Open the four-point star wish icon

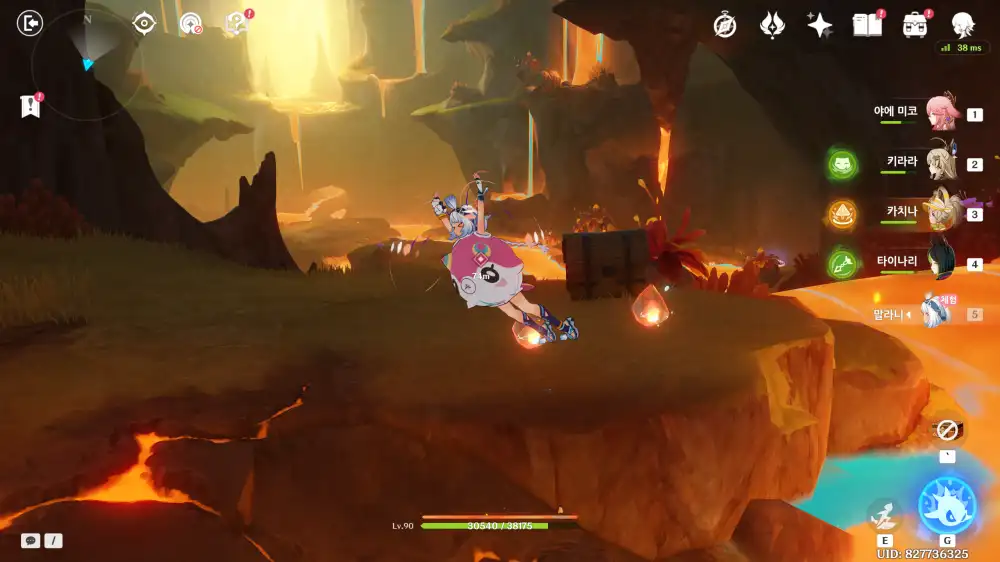(x=820, y=26)
